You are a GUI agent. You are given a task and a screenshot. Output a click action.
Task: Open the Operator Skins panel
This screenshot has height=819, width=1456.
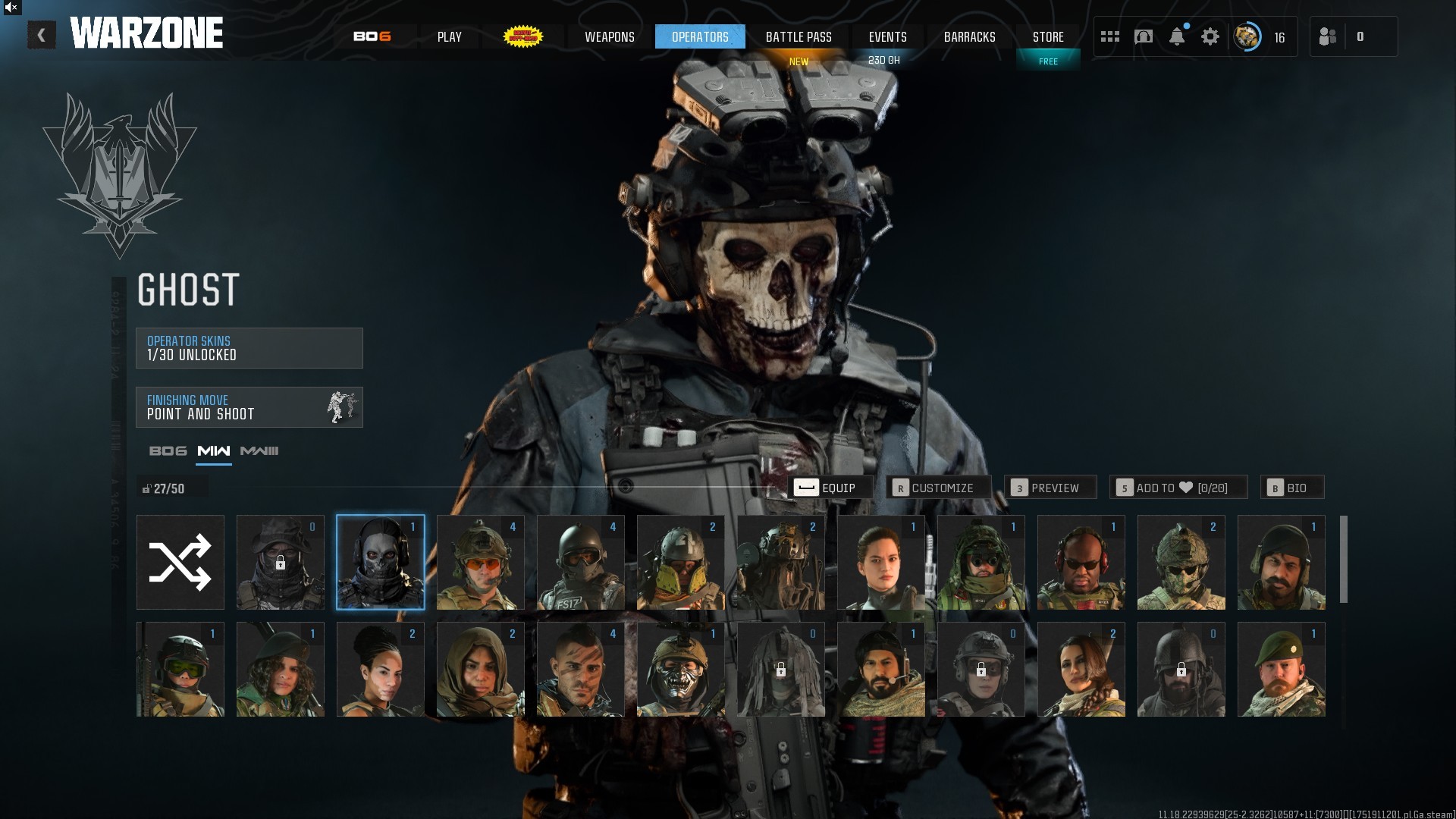pos(249,348)
